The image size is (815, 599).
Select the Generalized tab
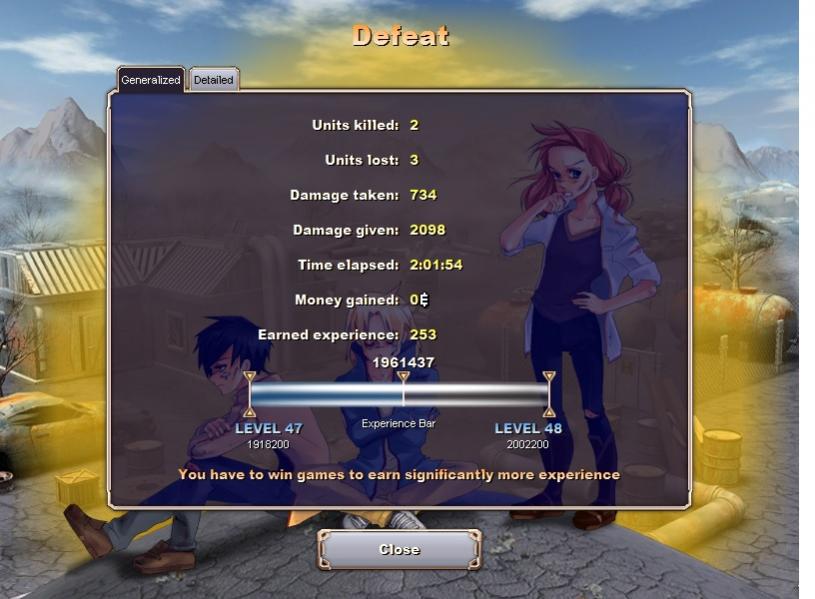pos(150,80)
